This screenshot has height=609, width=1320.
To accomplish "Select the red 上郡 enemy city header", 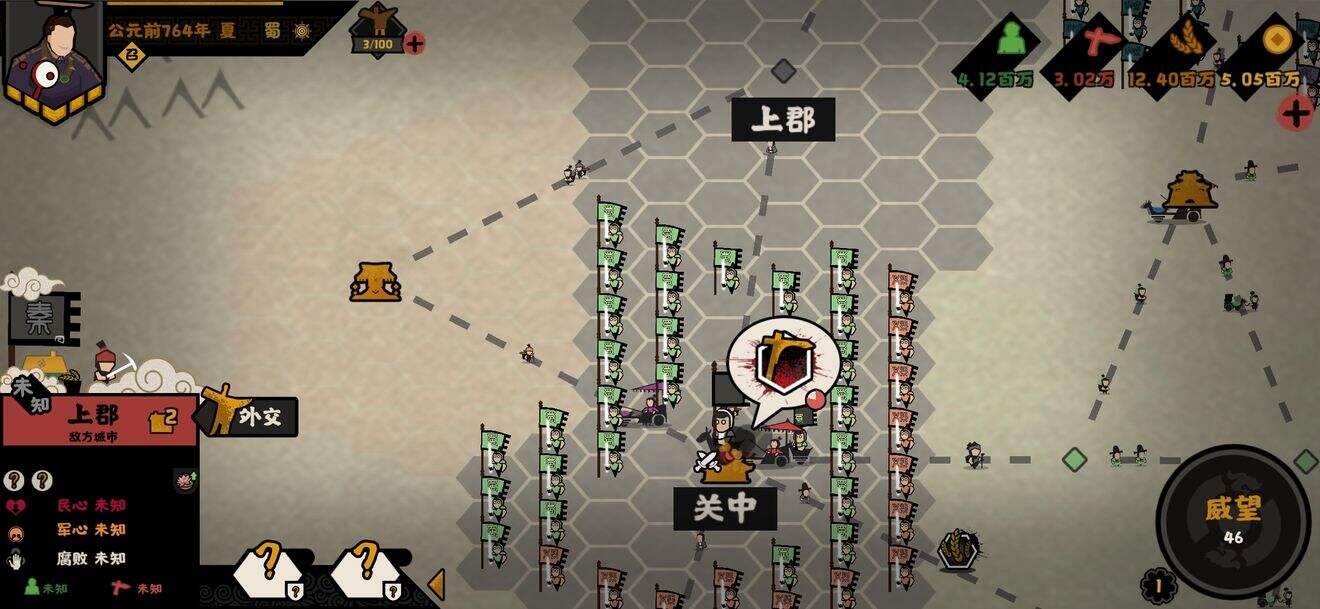I will coord(100,419).
